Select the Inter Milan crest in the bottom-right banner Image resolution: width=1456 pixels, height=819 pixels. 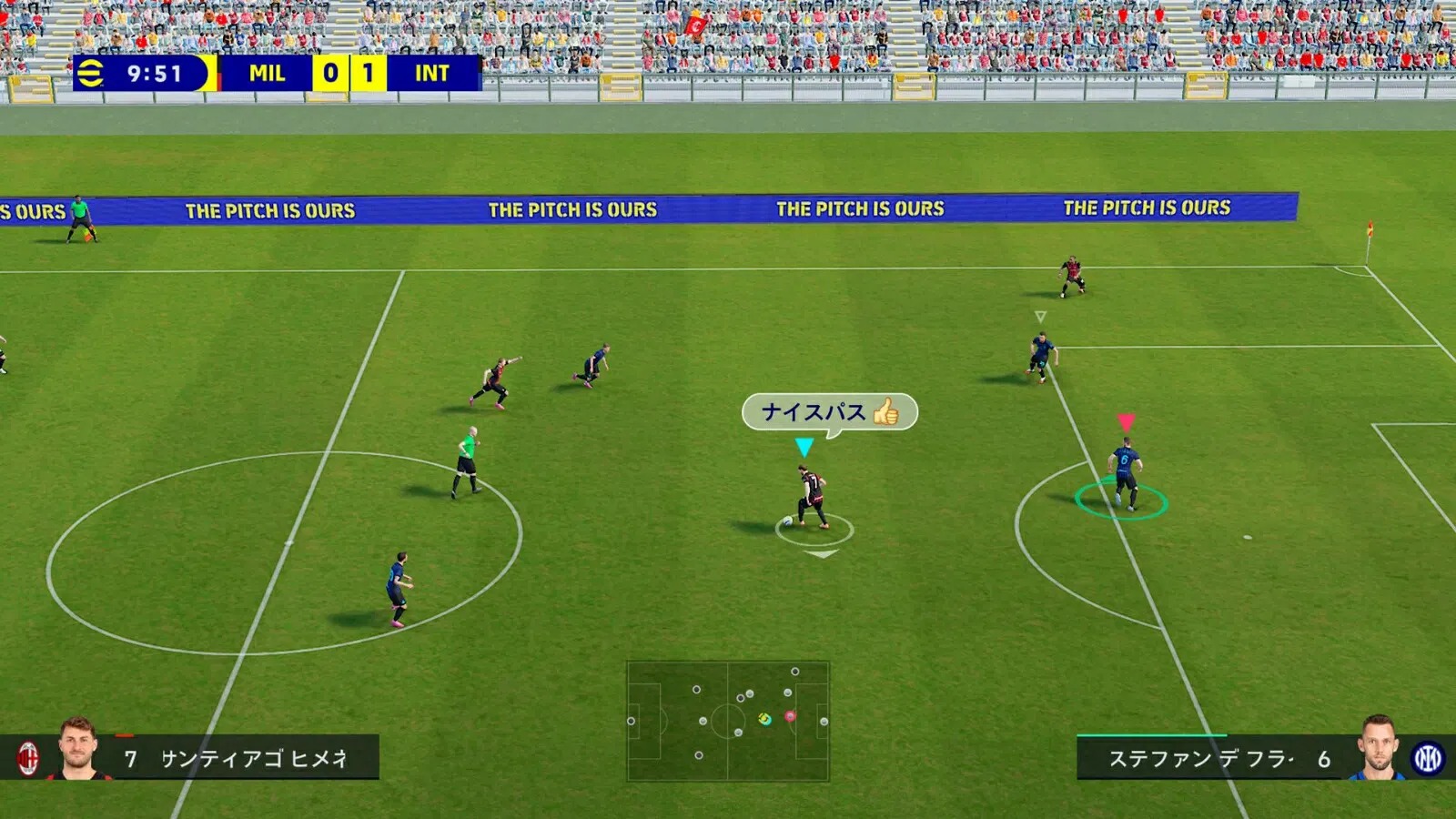coord(1425,757)
